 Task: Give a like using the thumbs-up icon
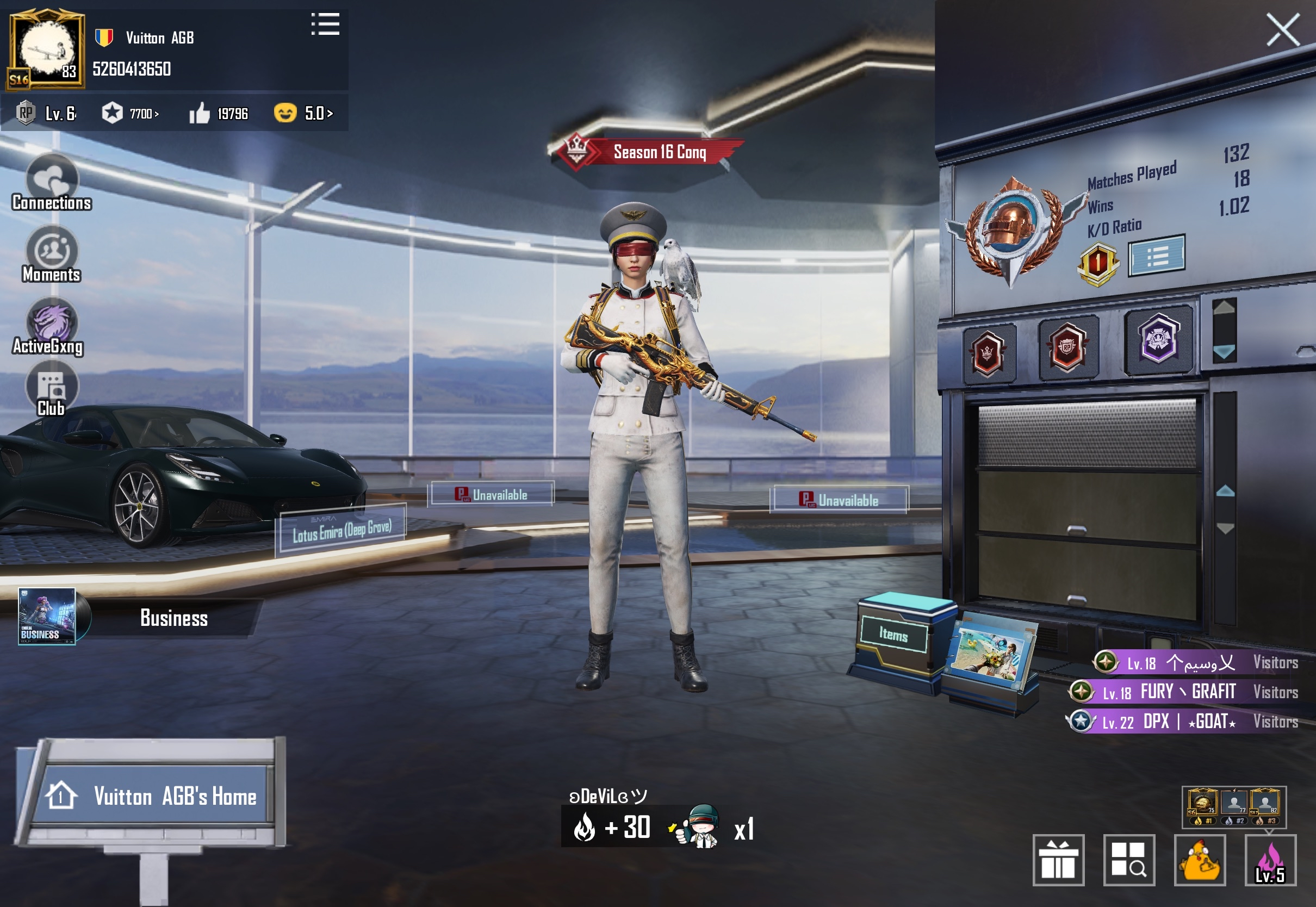point(200,114)
